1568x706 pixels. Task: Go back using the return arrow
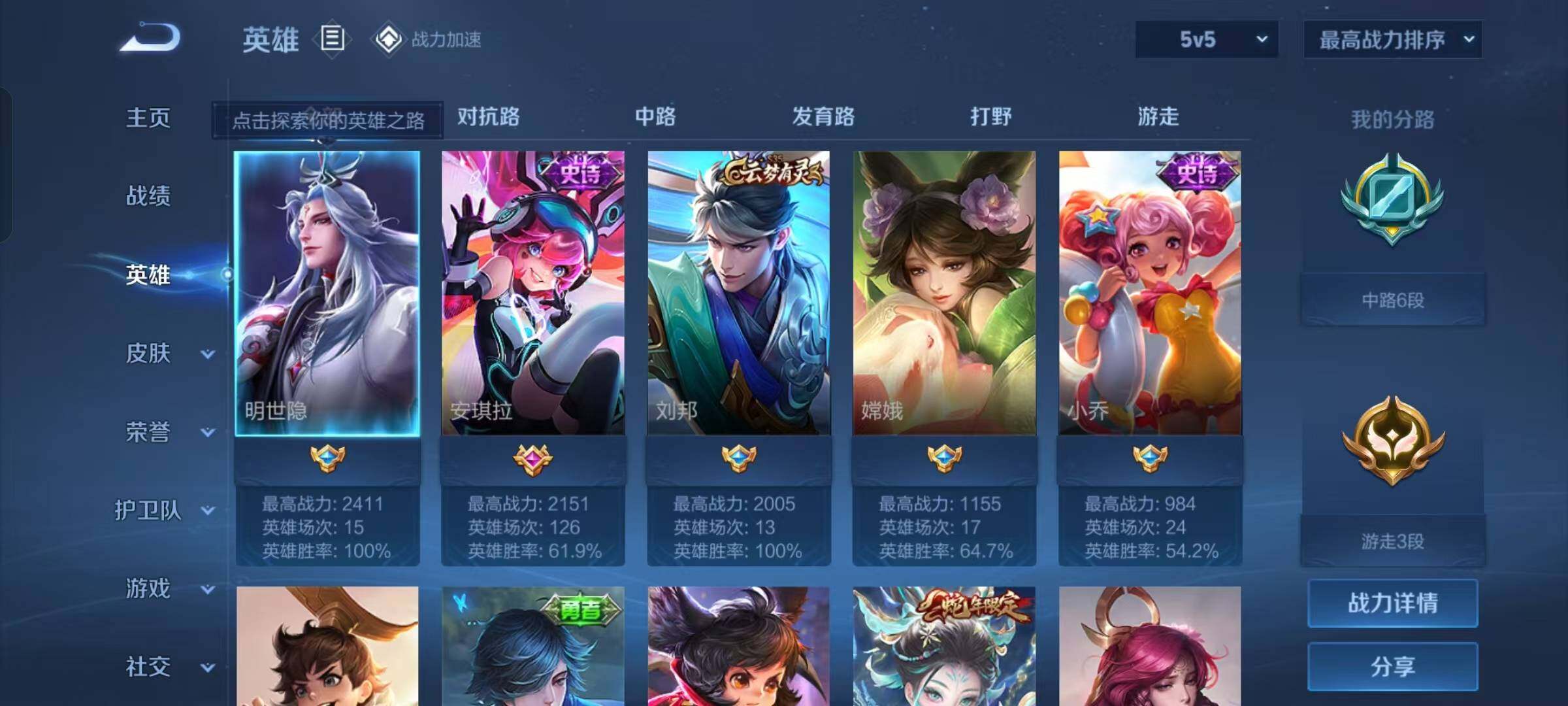[x=150, y=38]
